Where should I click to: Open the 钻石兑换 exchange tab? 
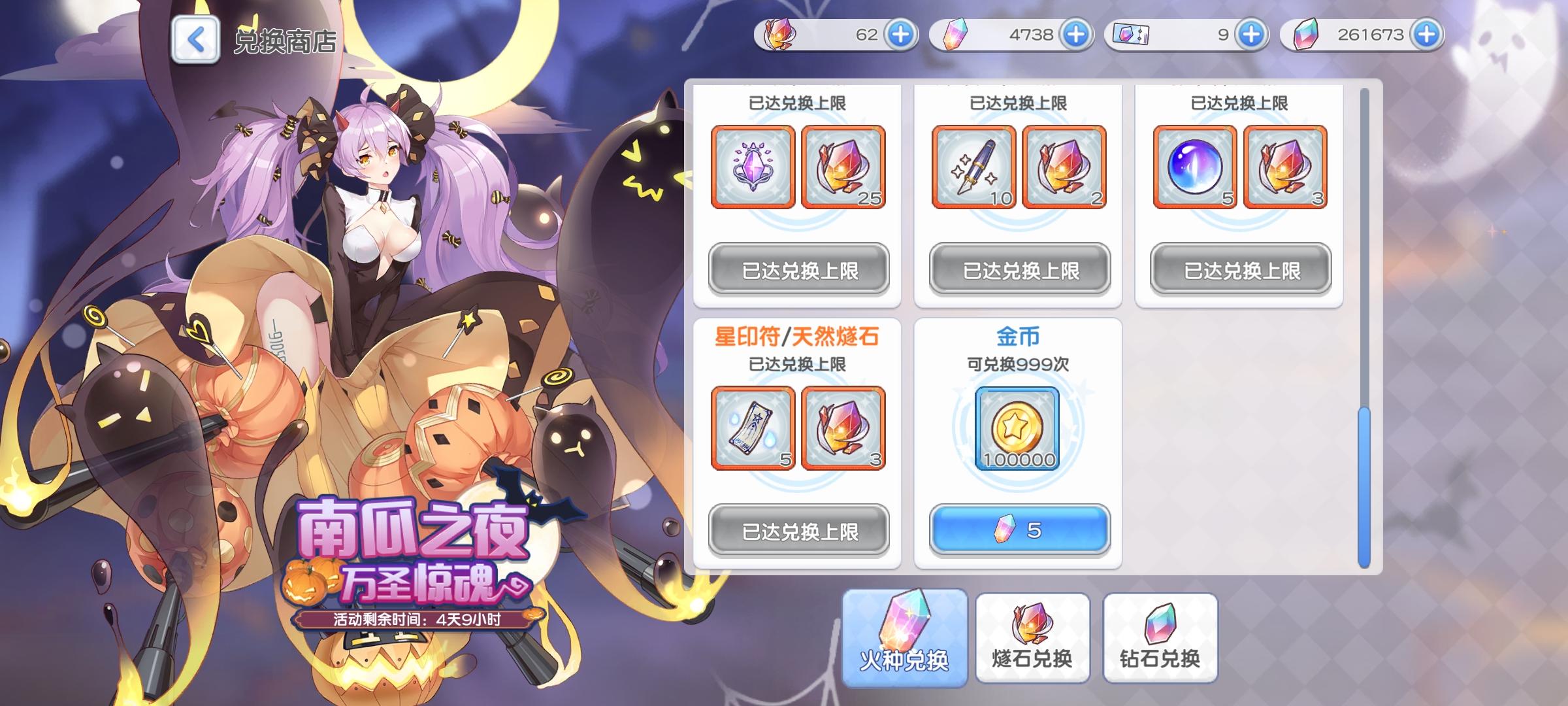click(1158, 637)
